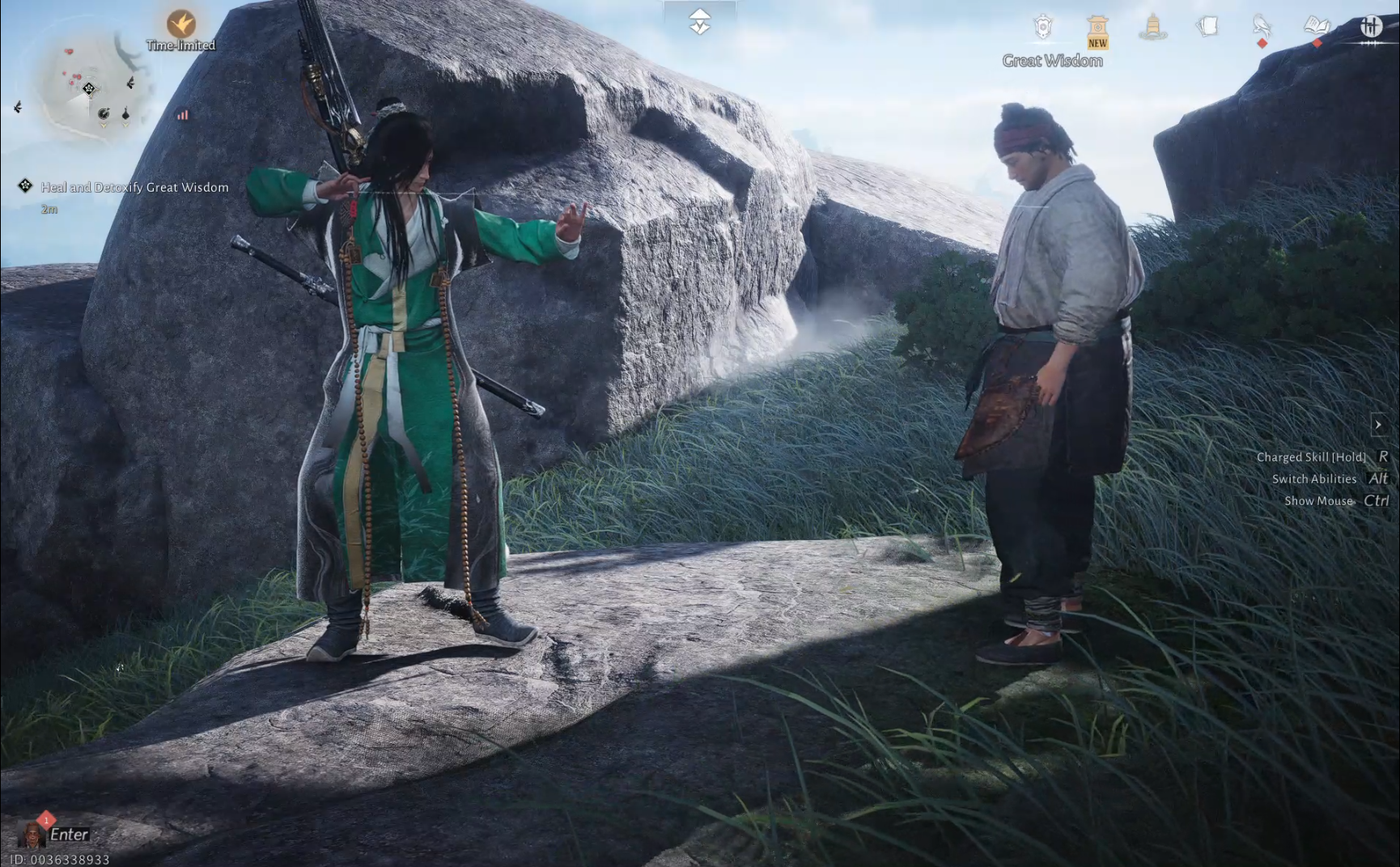
Task: Open the round weapons menu icon
Action: point(1370,28)
